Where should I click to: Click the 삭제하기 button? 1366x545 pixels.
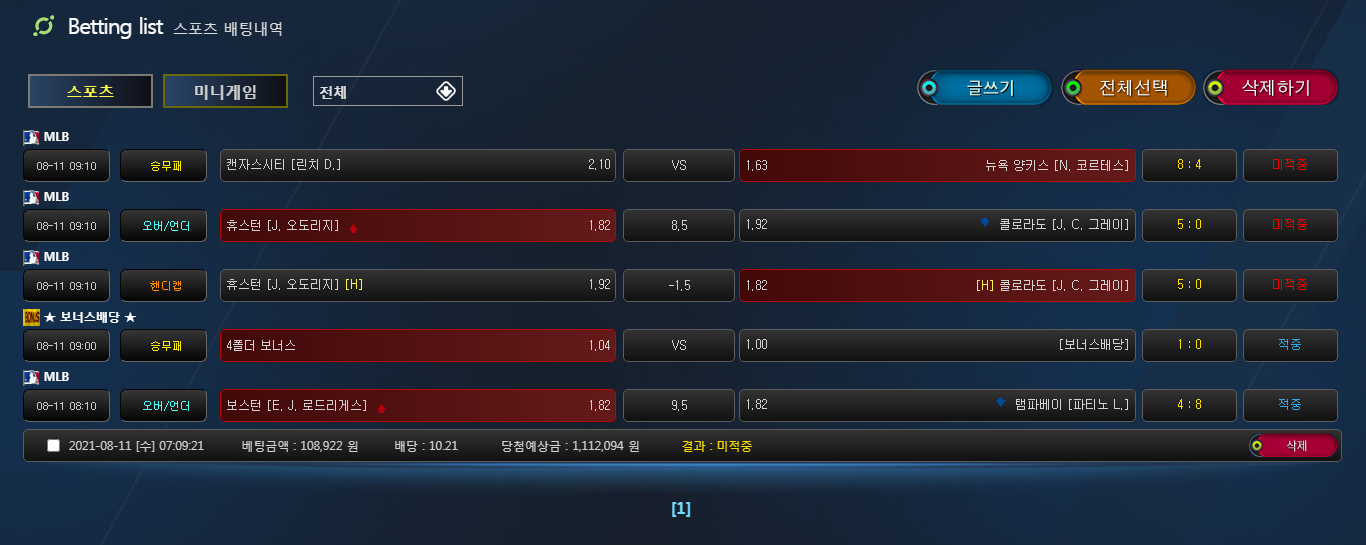coord(1271,88)
